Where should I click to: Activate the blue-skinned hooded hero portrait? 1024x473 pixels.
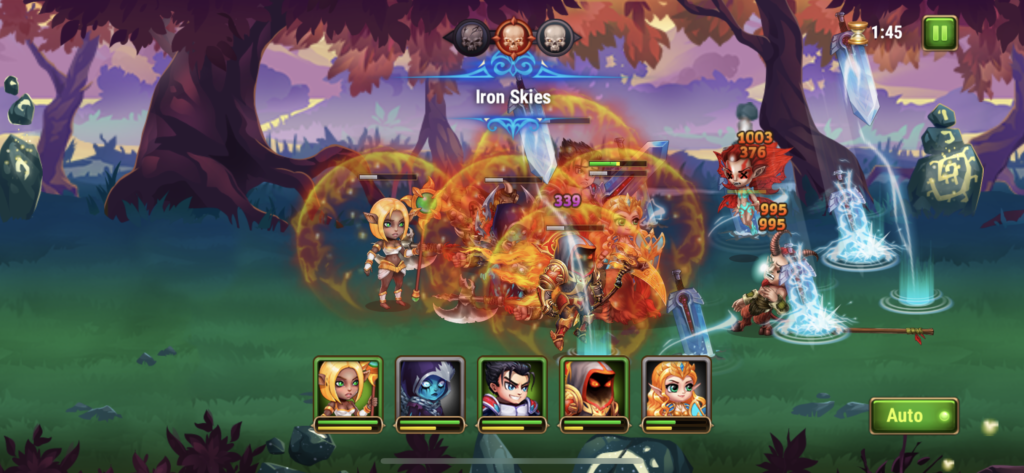[x=429, y=389]
